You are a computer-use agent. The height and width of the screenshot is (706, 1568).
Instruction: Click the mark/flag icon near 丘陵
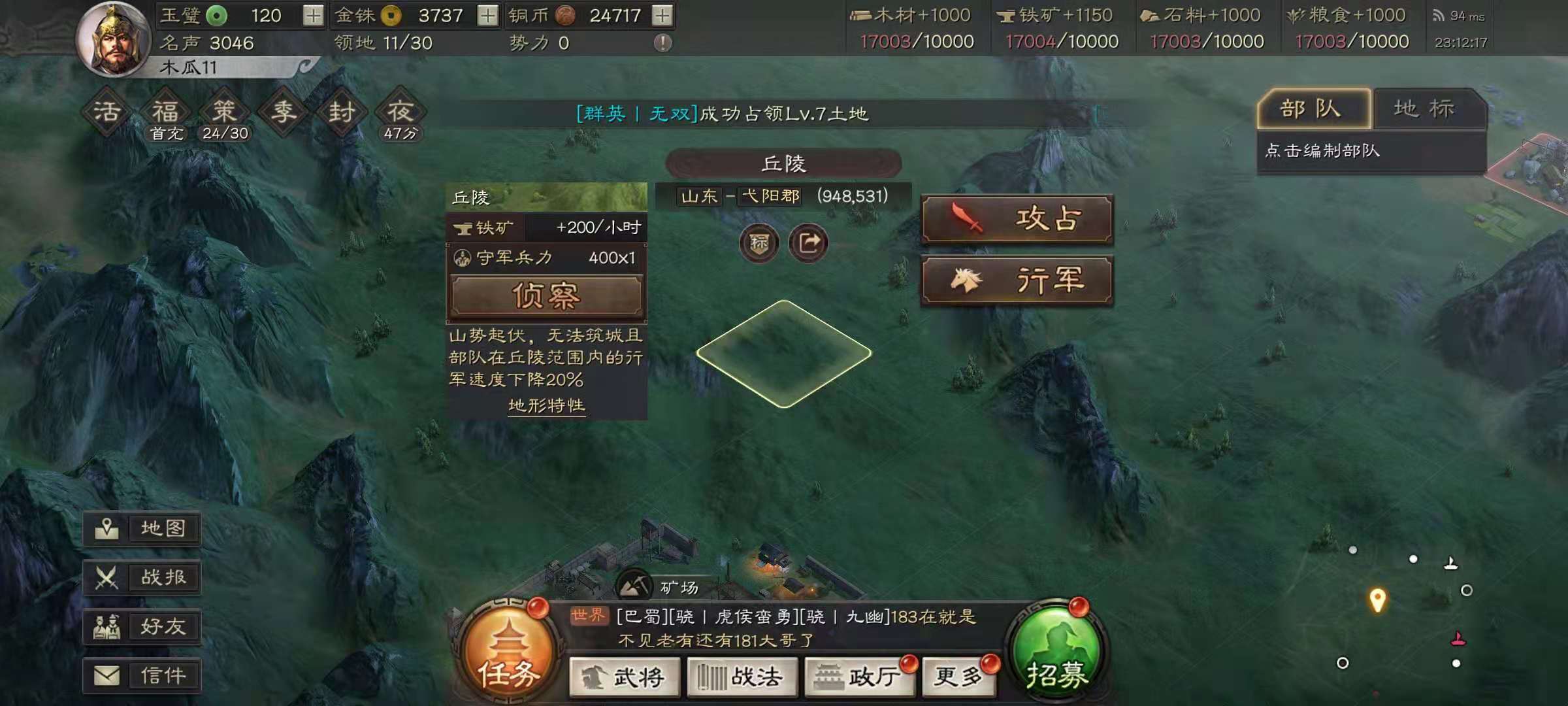point(759,243)
